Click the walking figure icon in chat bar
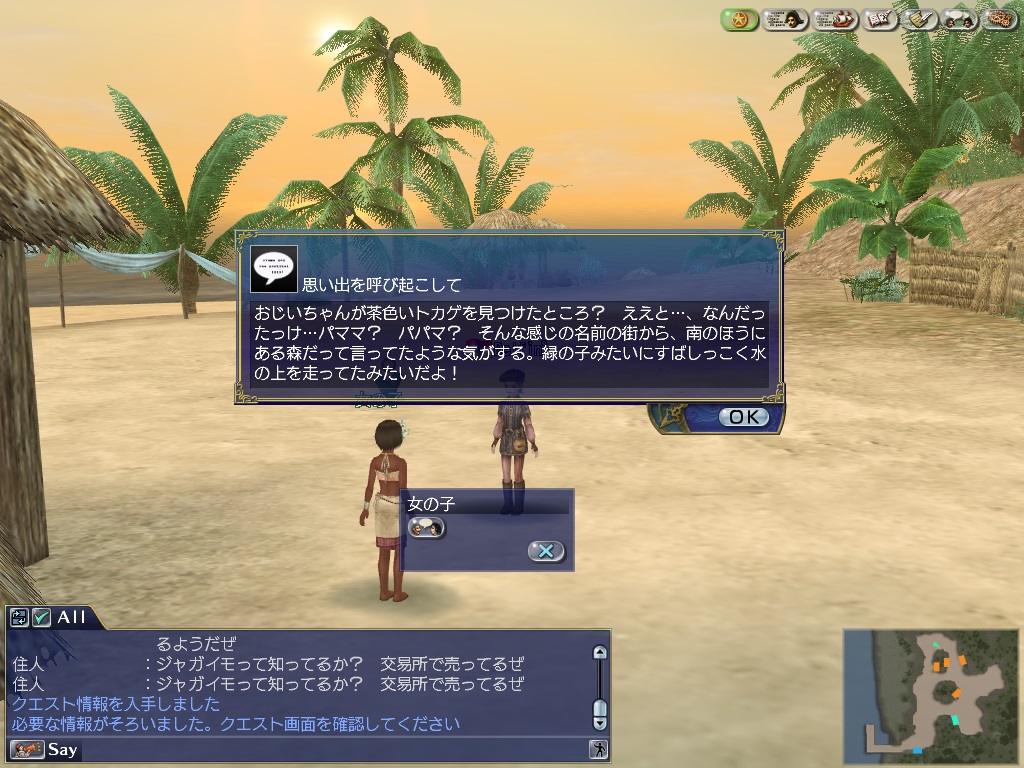Screen dimensions: 1024x768 598,749
